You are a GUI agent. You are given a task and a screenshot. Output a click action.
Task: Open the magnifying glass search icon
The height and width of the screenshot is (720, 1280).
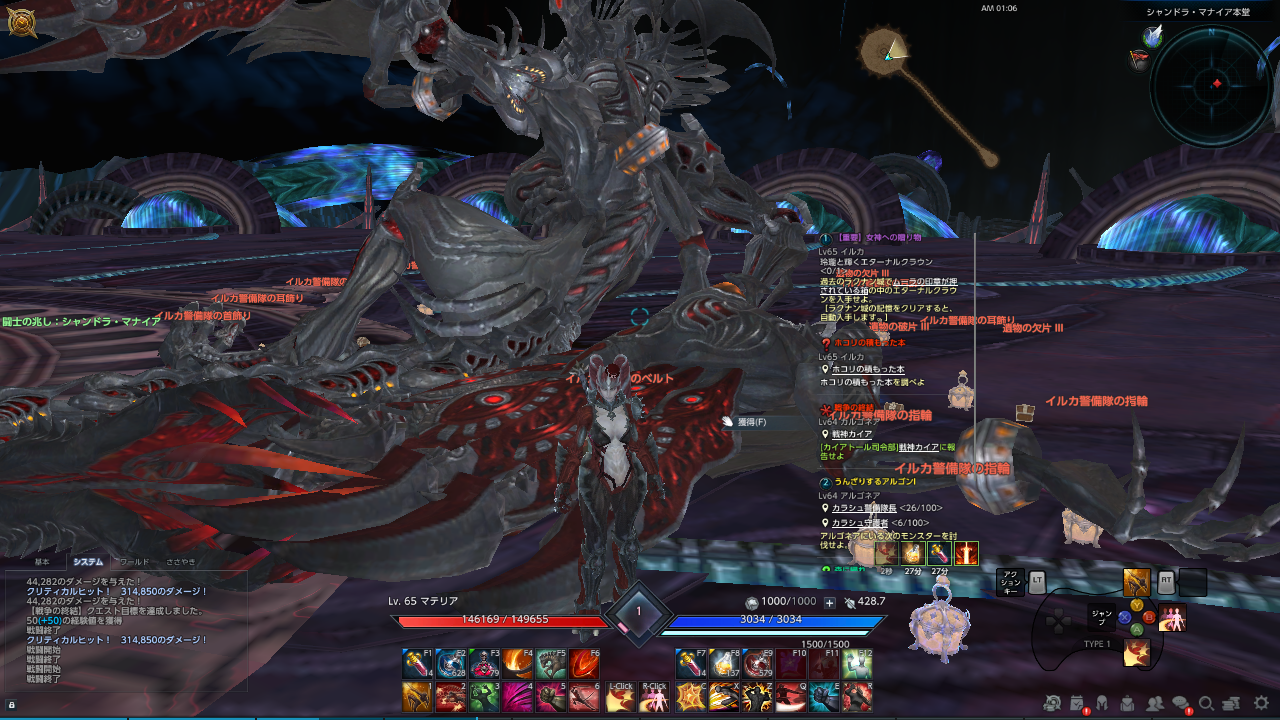point(1207,704)
